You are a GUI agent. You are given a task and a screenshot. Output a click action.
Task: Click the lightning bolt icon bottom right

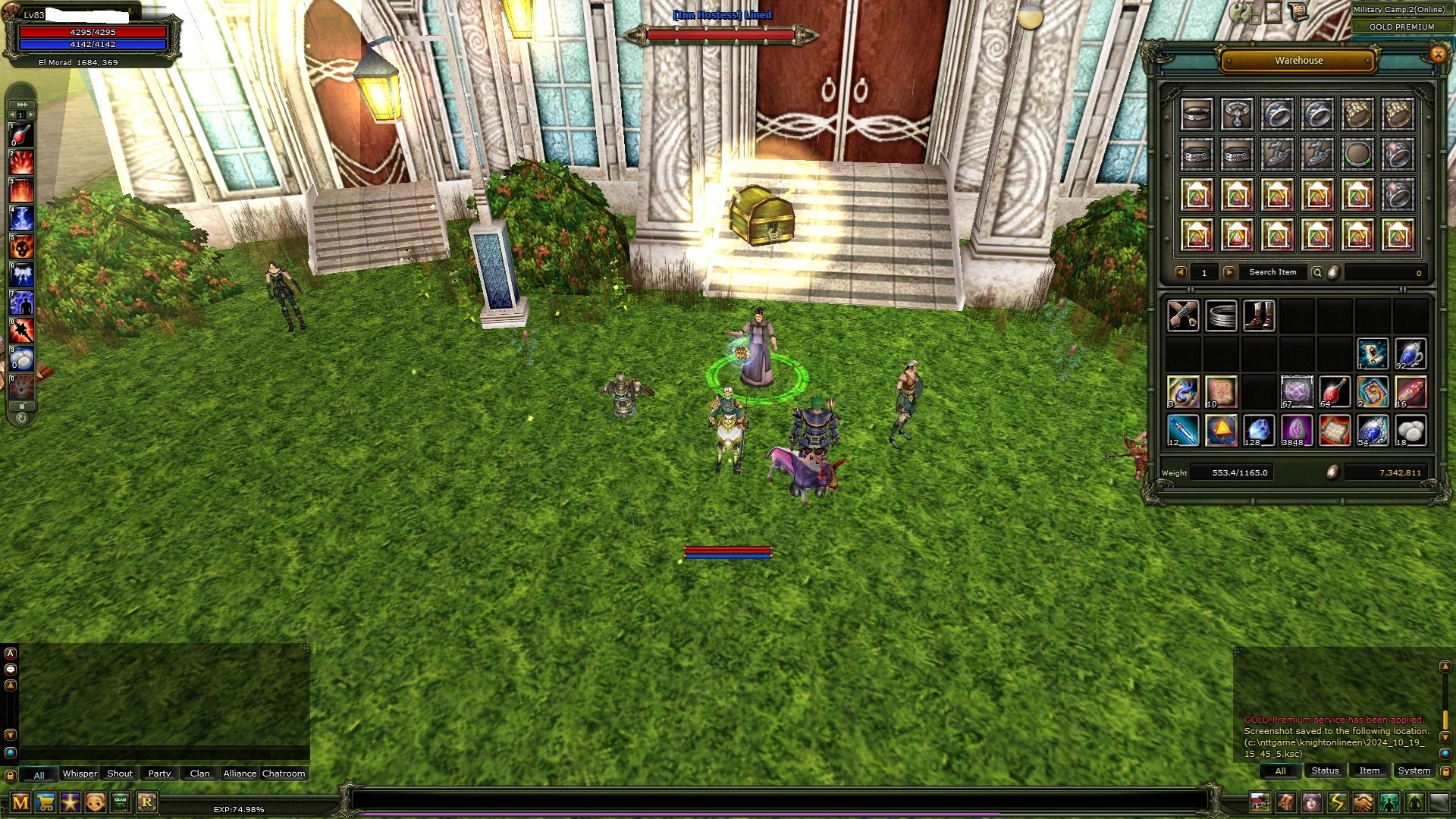coord(1336,802)
